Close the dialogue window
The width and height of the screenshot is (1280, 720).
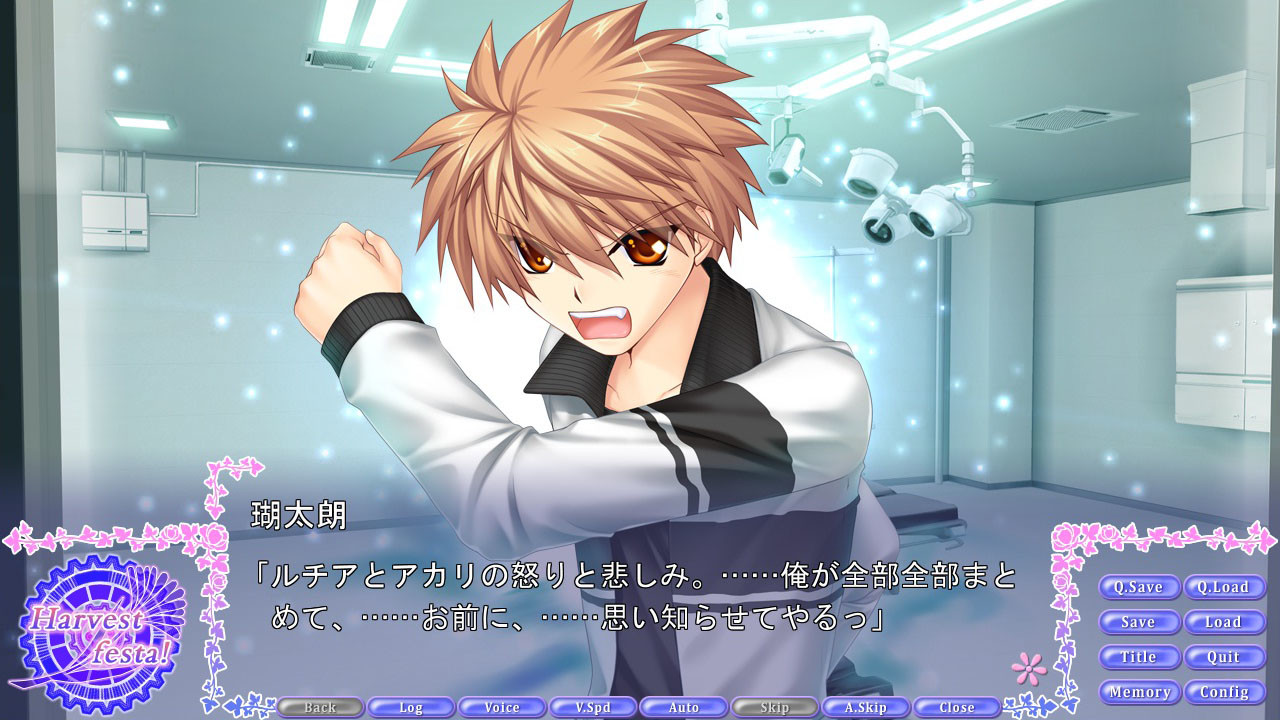tap(957, 707)
